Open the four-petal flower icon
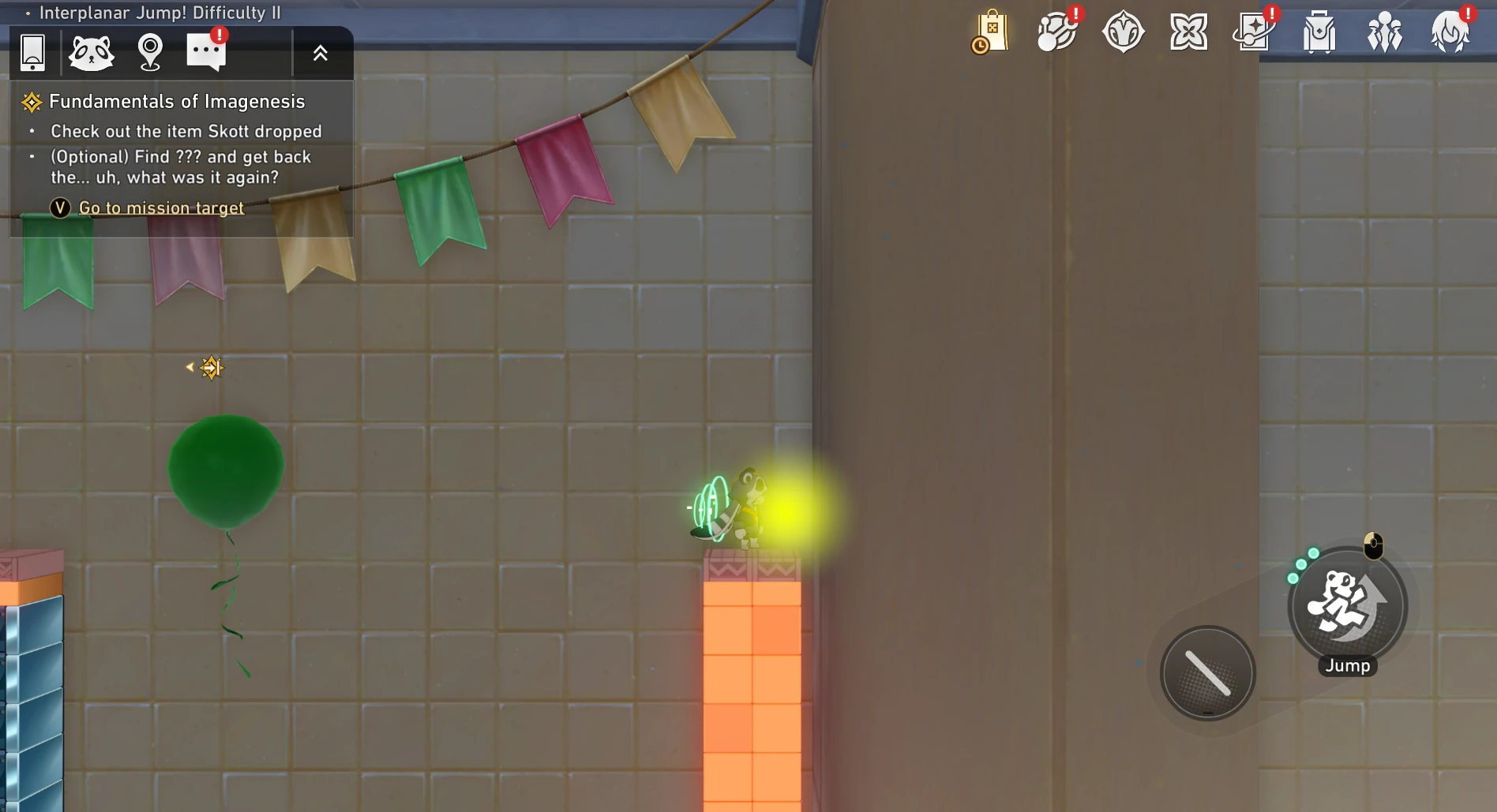 point(1188,32)
